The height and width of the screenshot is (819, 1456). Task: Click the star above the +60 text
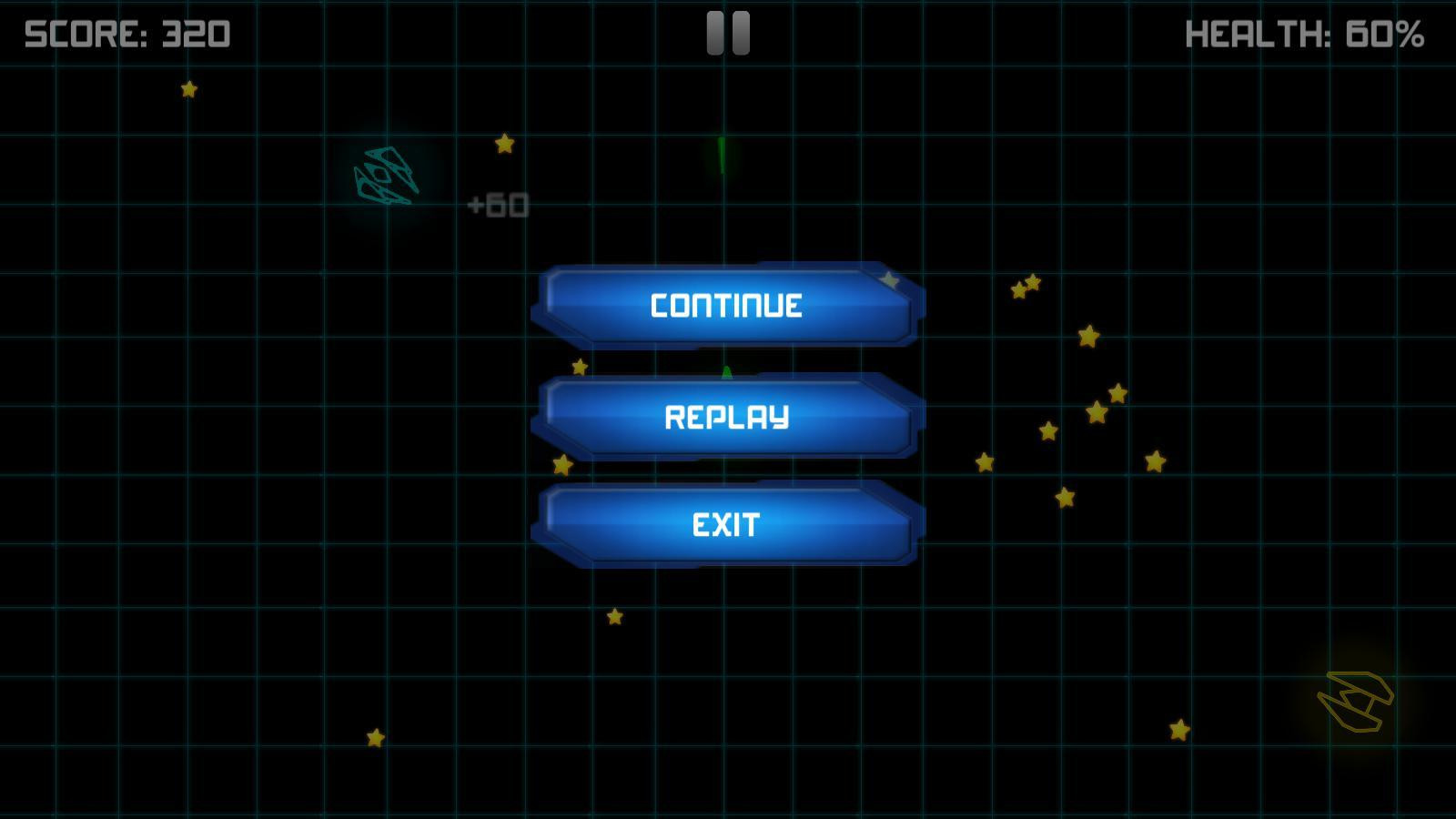pos(505,142)
